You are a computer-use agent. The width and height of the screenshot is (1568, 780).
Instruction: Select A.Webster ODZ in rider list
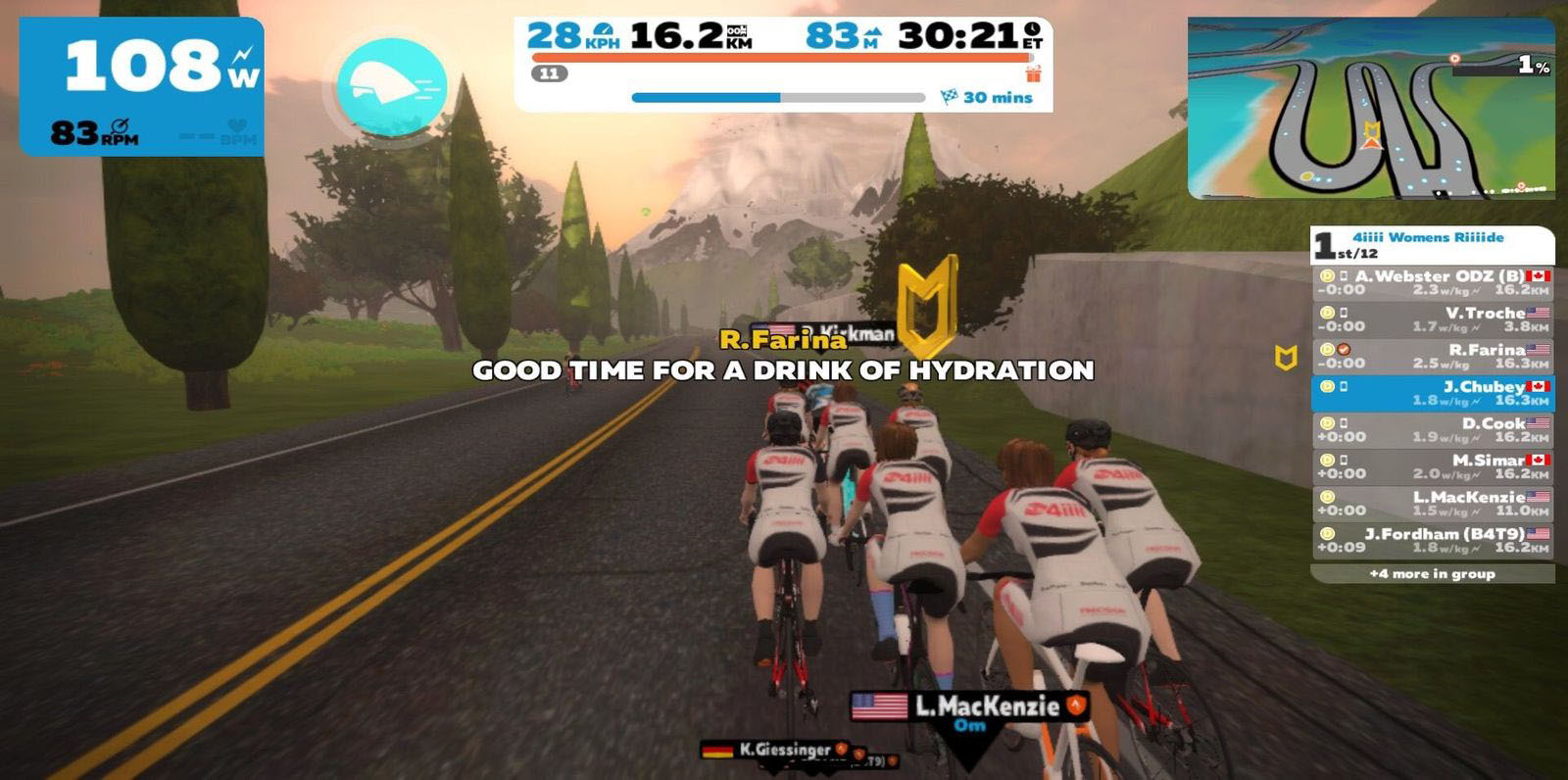tap(1433, 283)
